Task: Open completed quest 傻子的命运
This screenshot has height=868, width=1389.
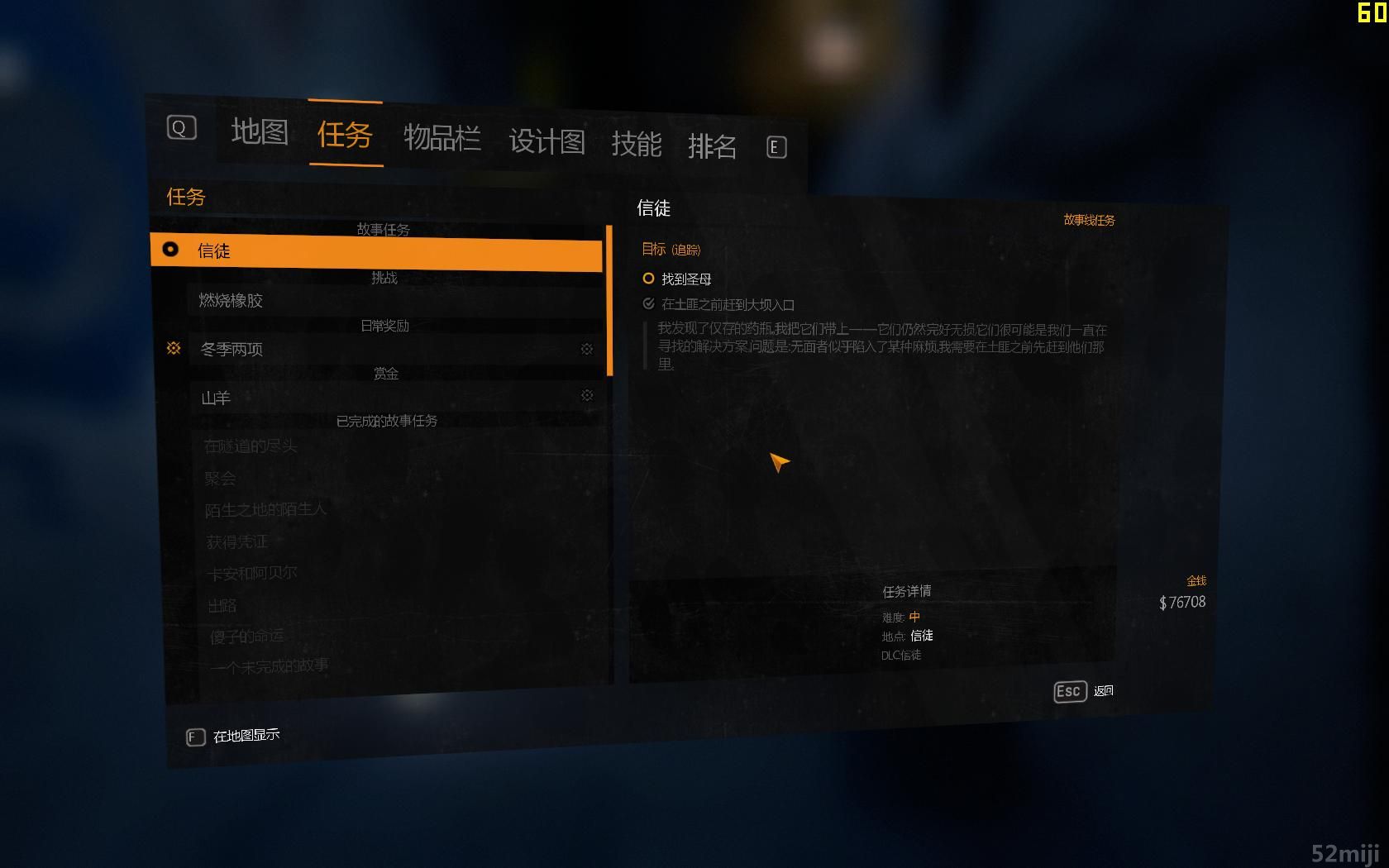Action: 246,637
